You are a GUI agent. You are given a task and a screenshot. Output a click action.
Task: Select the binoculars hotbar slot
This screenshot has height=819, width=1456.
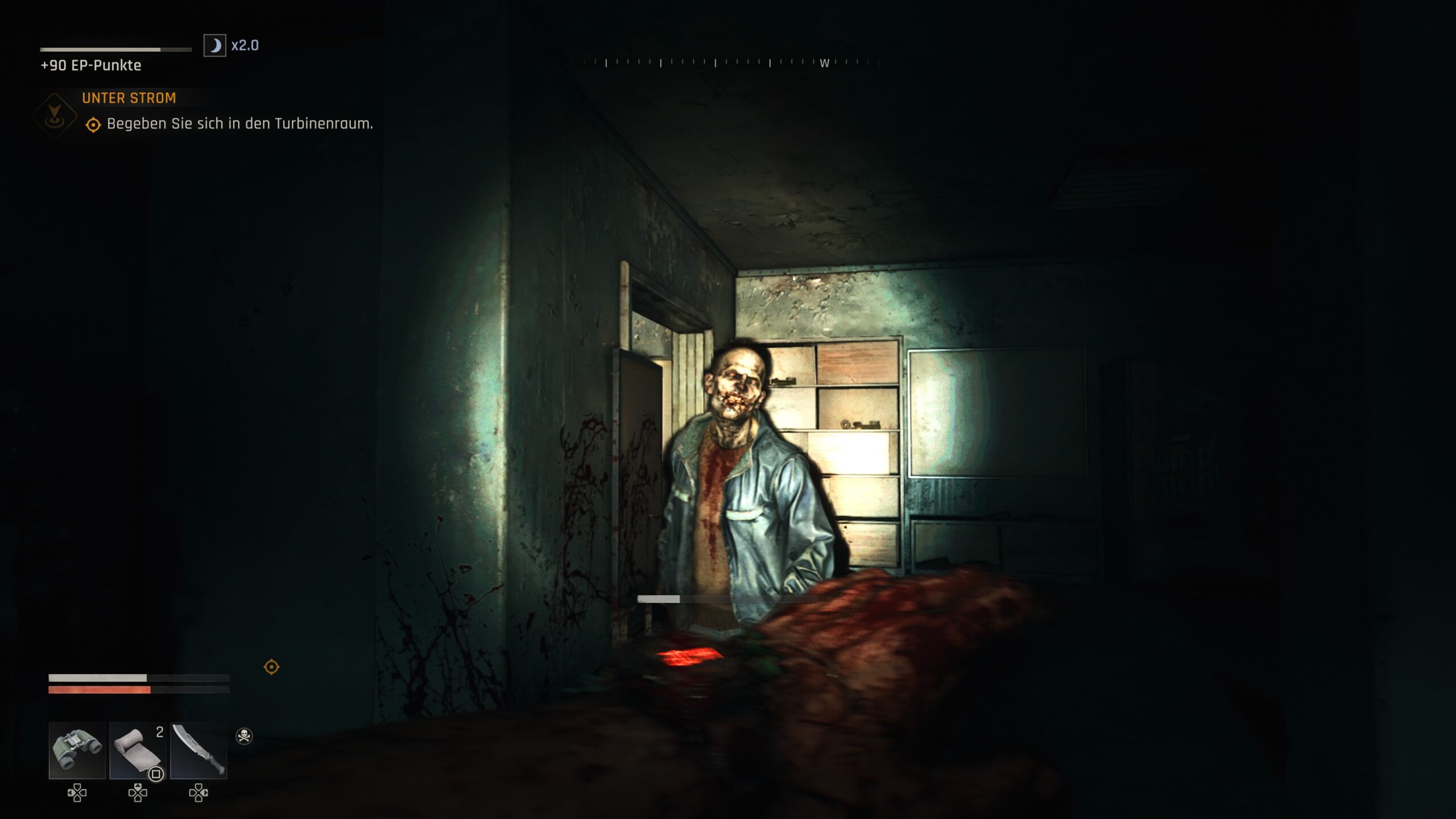pos(77,750)
